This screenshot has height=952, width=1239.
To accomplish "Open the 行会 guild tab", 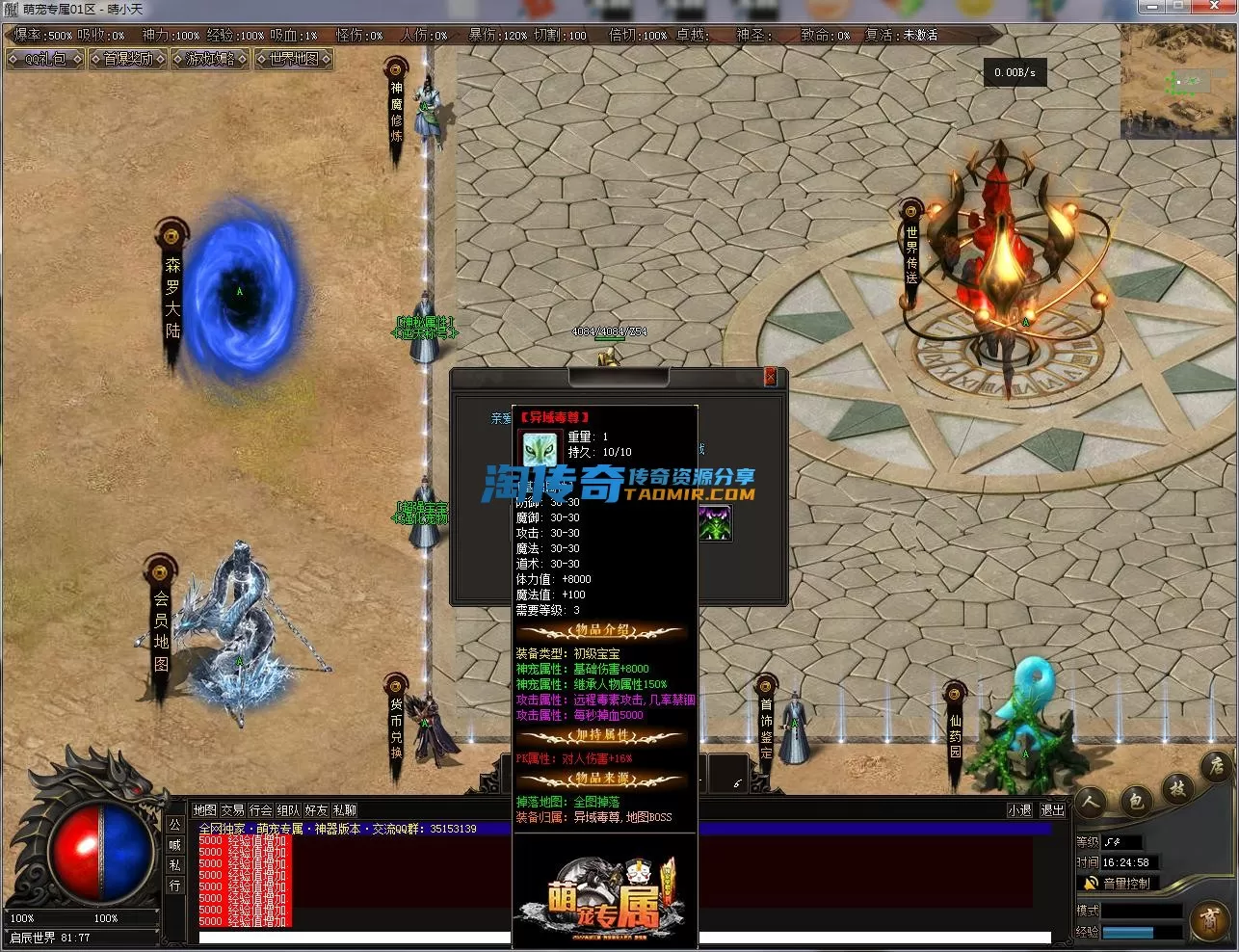I will pos(260,810).
